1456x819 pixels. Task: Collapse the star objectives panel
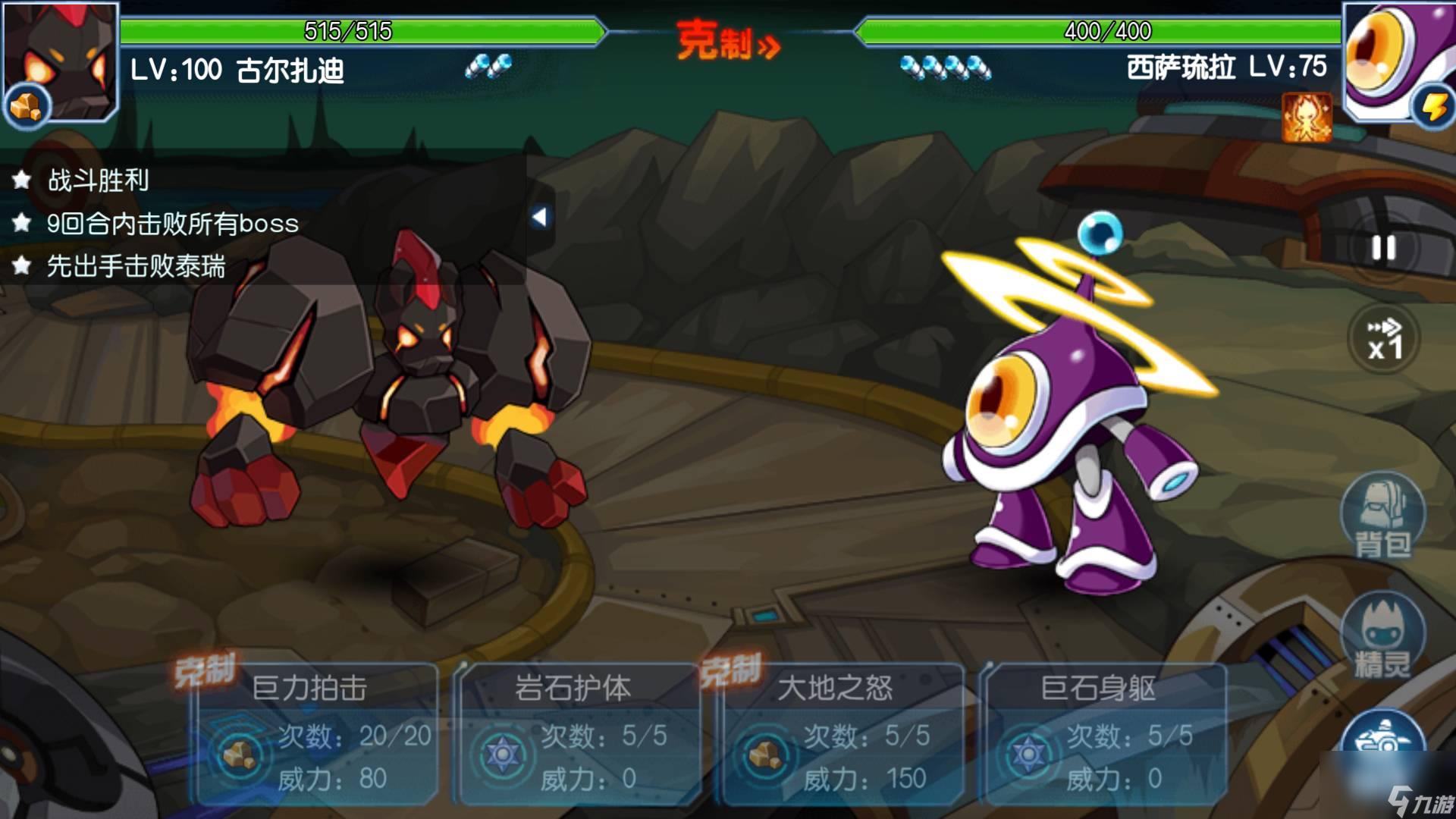pyautogui.click(x=539, y=218)
